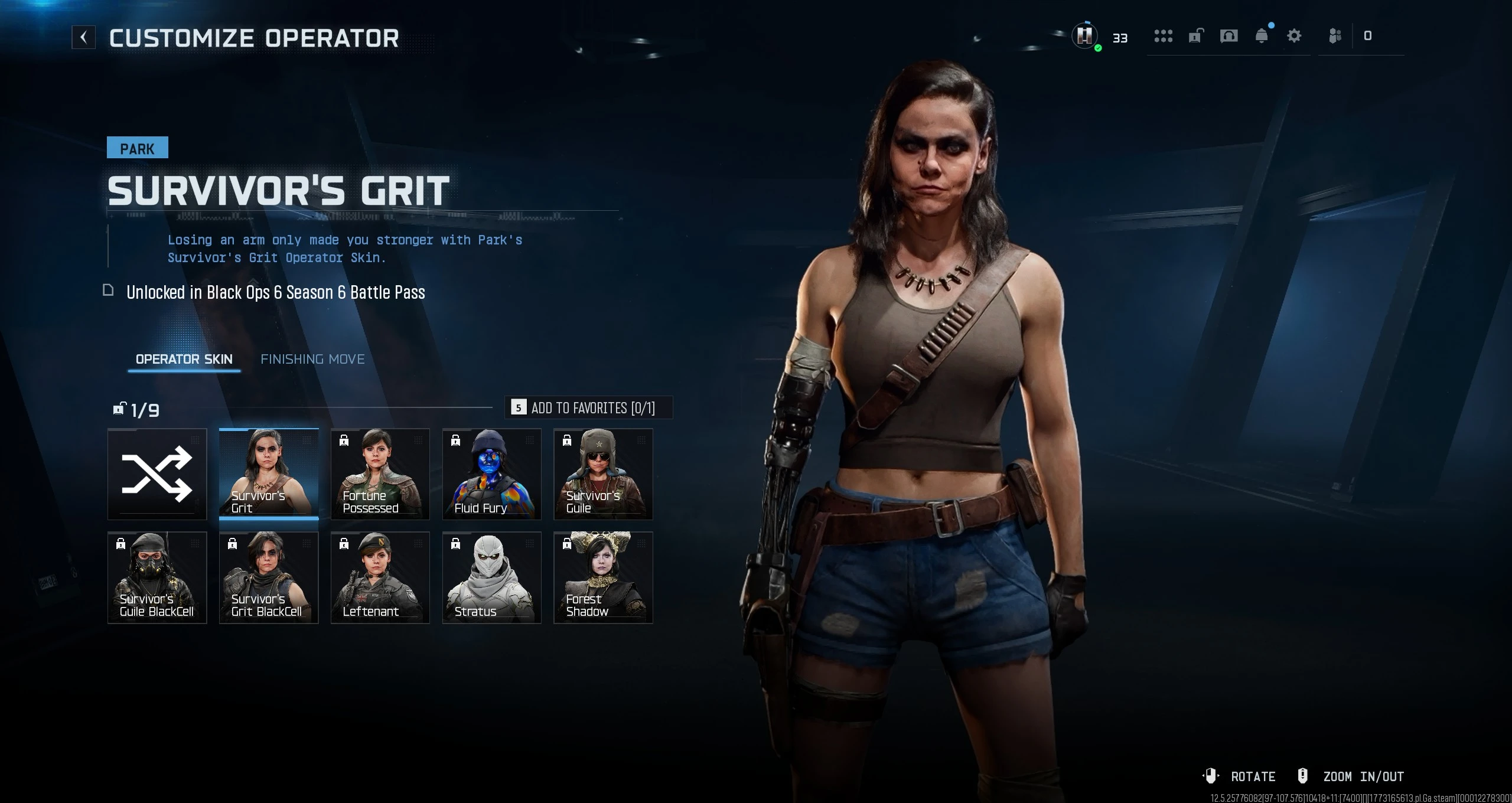The height and width of the screenshot is (803, 1512).
Task: Pick the Stratus skin tile
Action: (x=491, y=577)
